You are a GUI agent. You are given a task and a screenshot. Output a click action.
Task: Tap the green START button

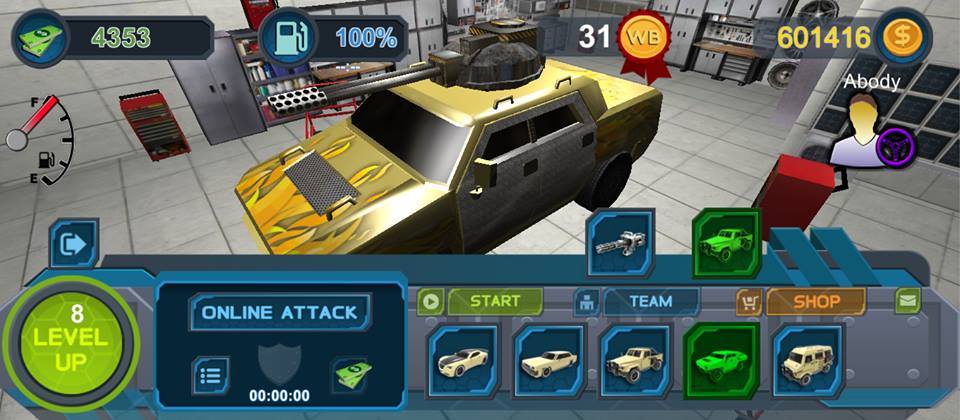coord(494,301)
